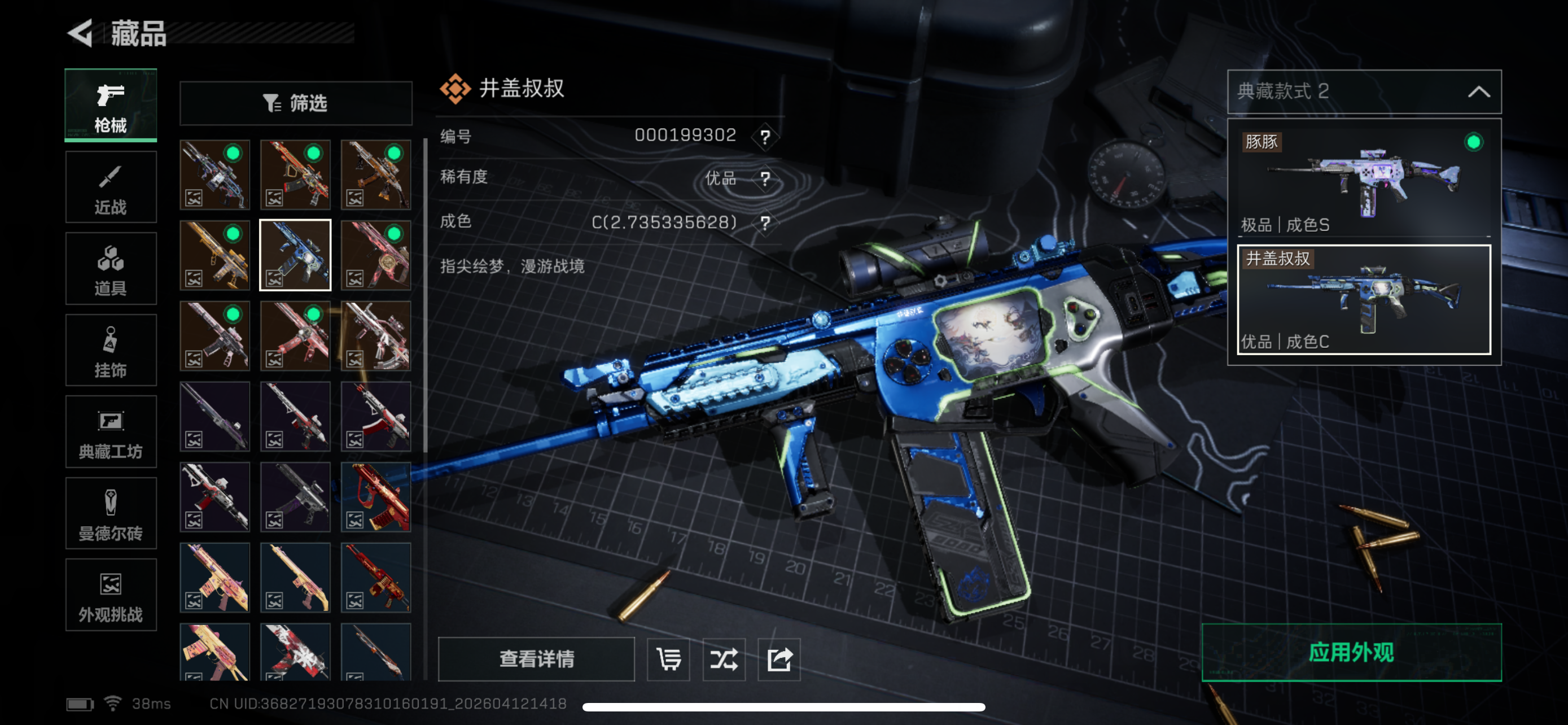Viewport: 1568px width, 725px height.
Task: Open the 筛选 filter button
Action: 296,103
